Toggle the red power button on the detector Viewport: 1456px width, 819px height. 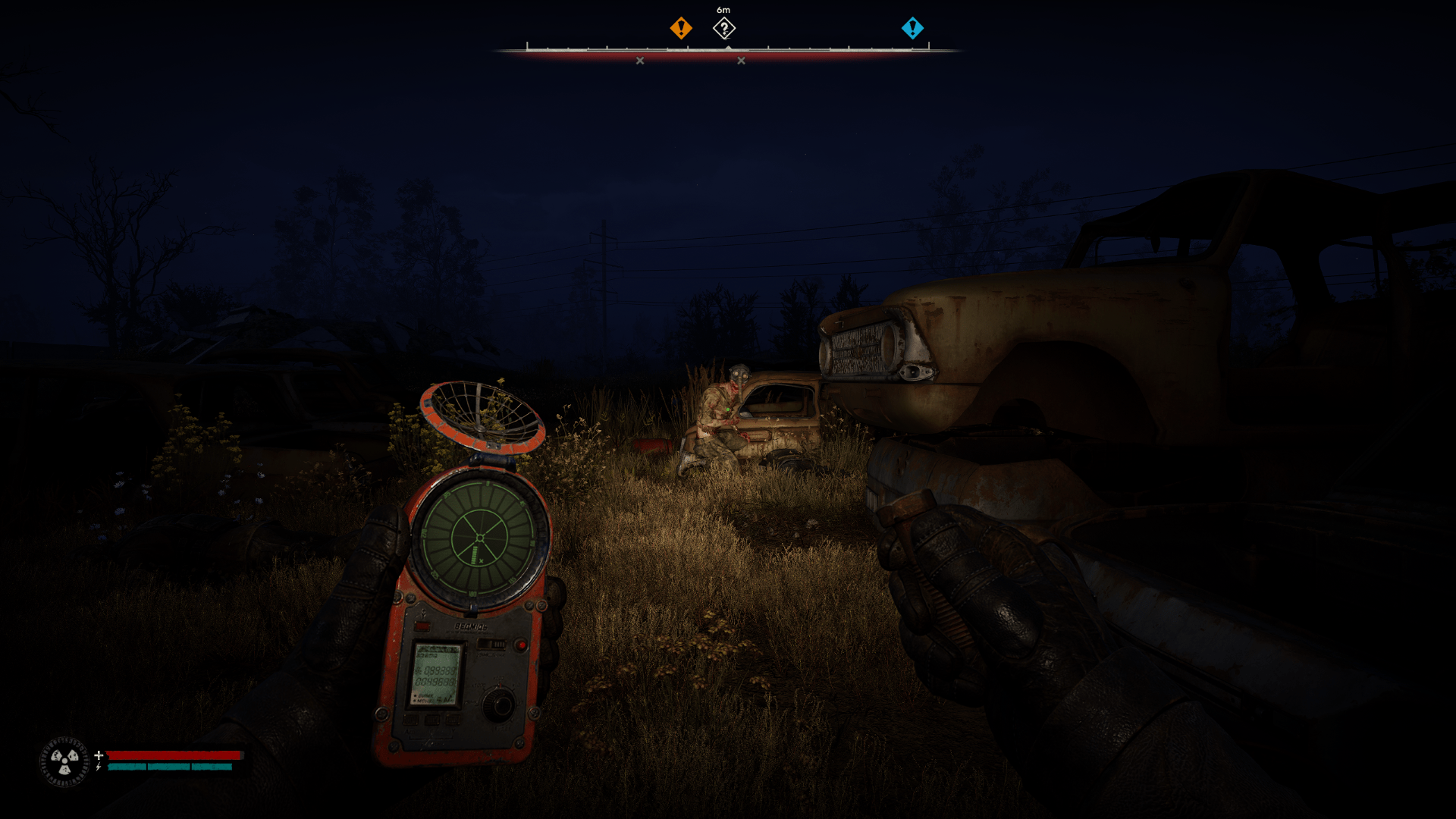[521, 645]
